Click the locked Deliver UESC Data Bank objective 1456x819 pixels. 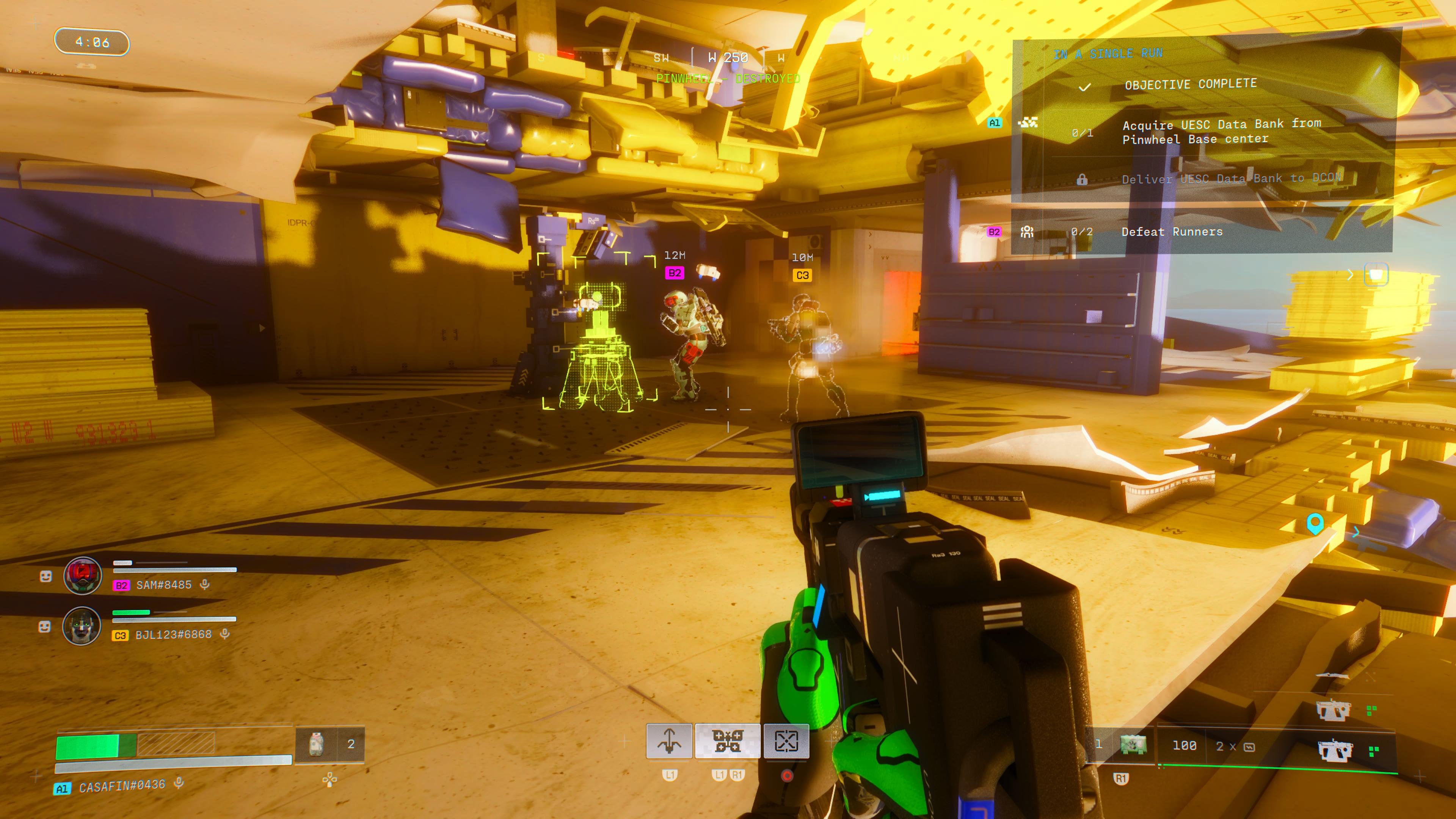[1230, 179]
